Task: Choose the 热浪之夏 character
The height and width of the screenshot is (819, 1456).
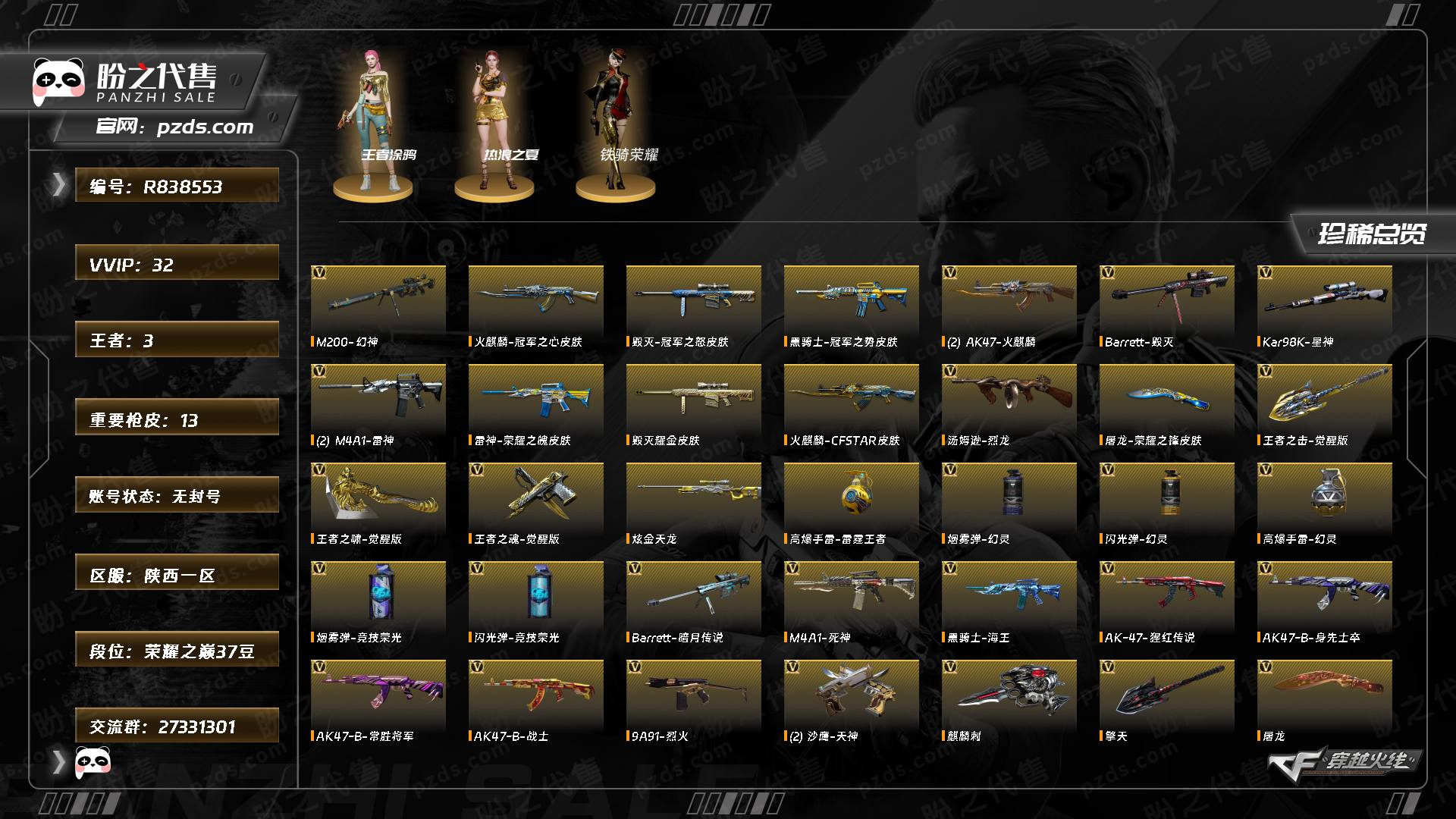Action: coord(494,121)
